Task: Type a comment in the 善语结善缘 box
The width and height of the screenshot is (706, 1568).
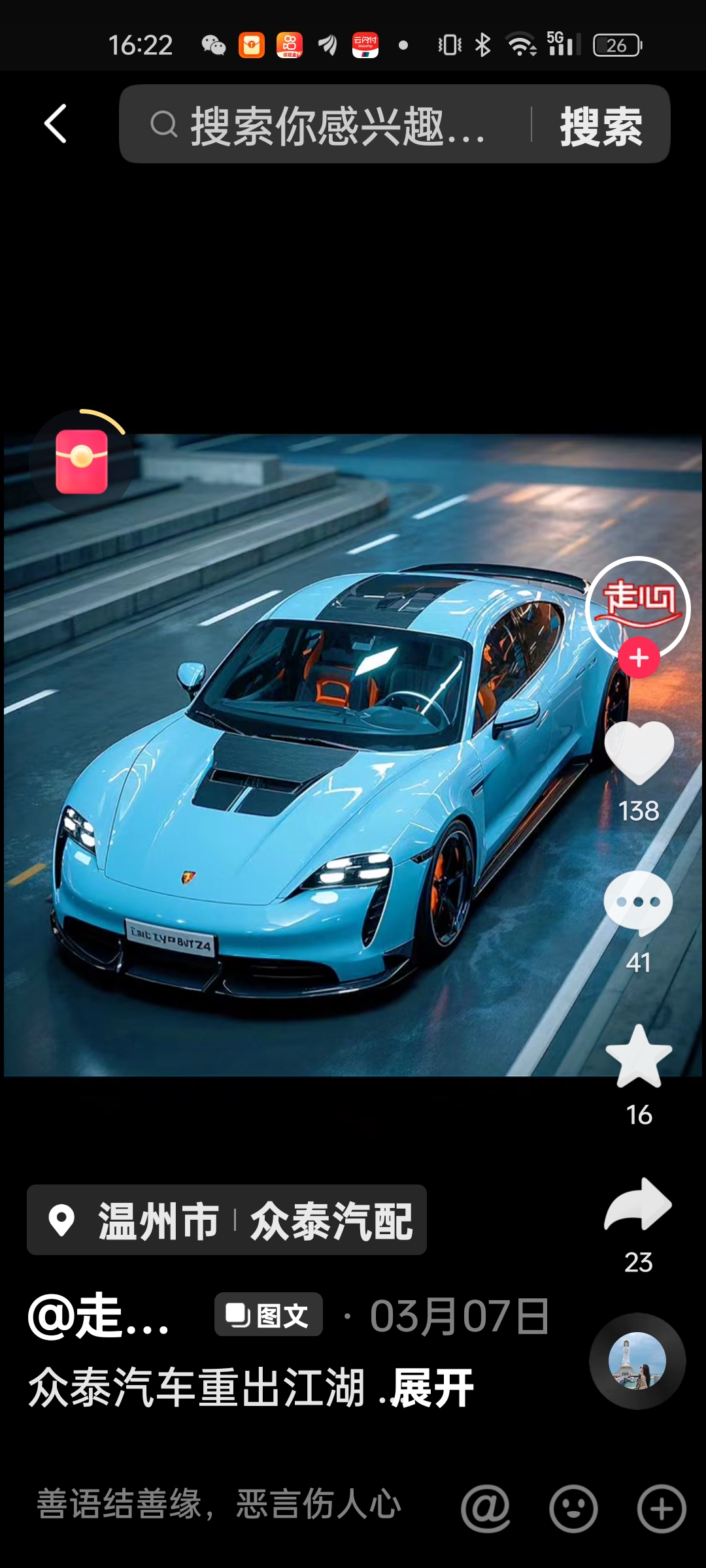Action: (219, 1505)
